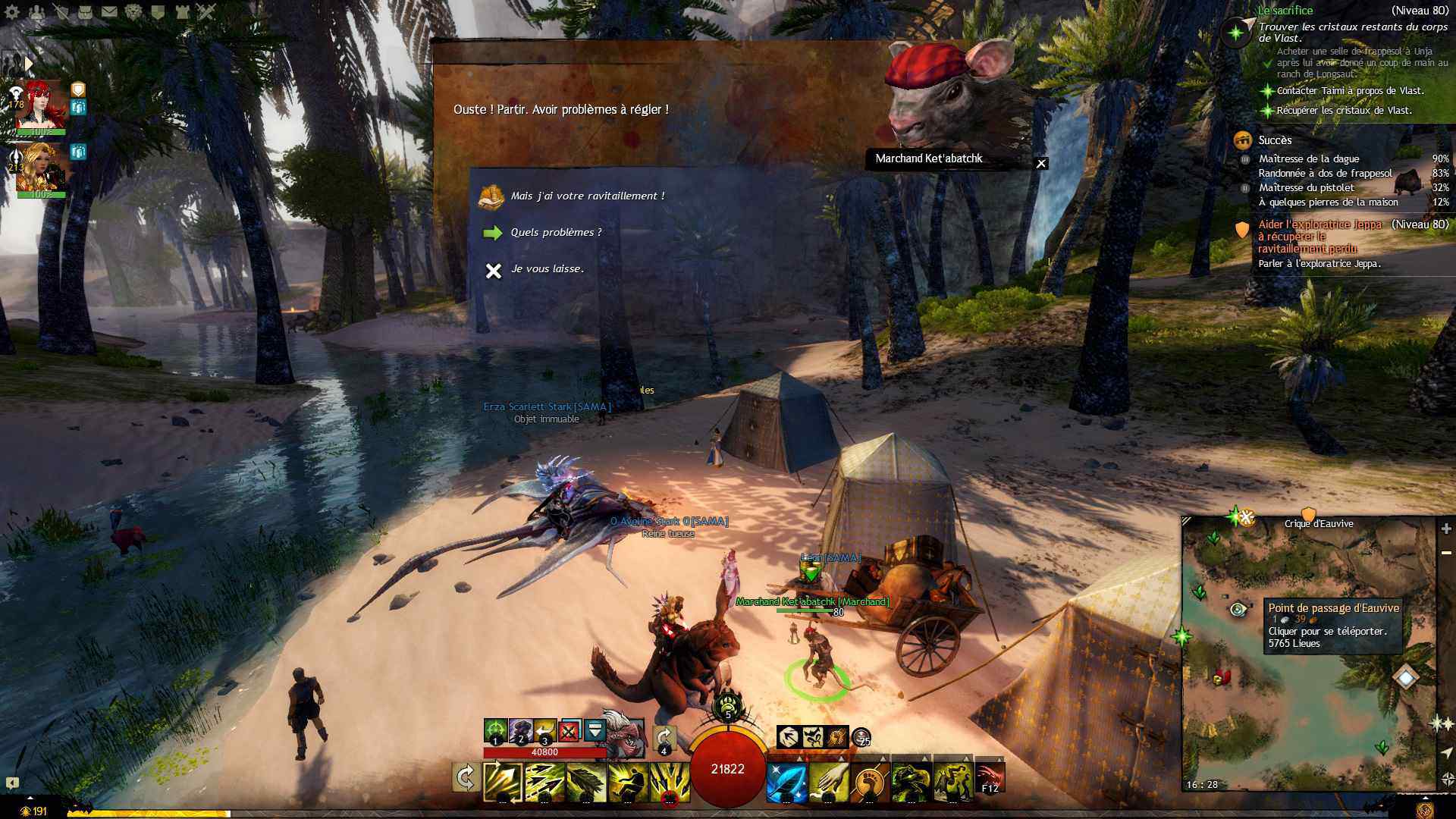
Task: Open the game menu gear icon
Action: (x=12, y=11)
